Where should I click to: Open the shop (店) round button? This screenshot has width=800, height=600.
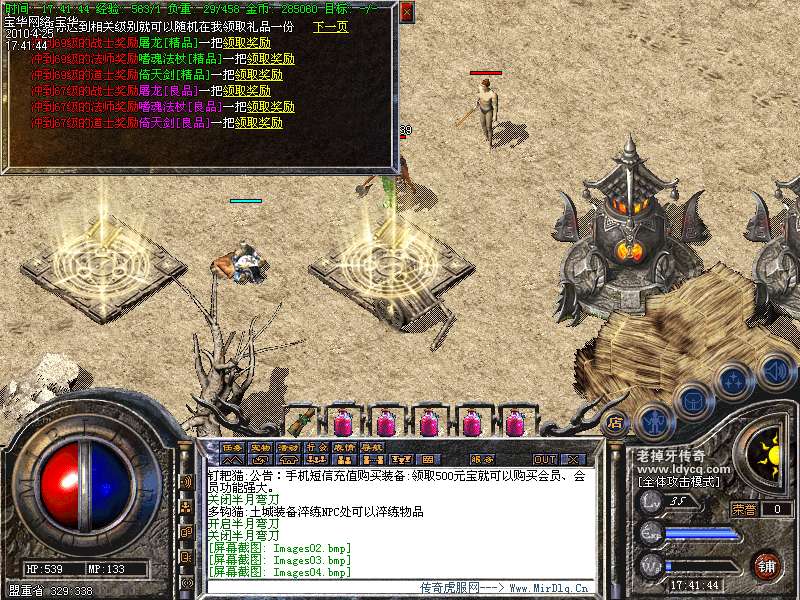tap(615, 422)
